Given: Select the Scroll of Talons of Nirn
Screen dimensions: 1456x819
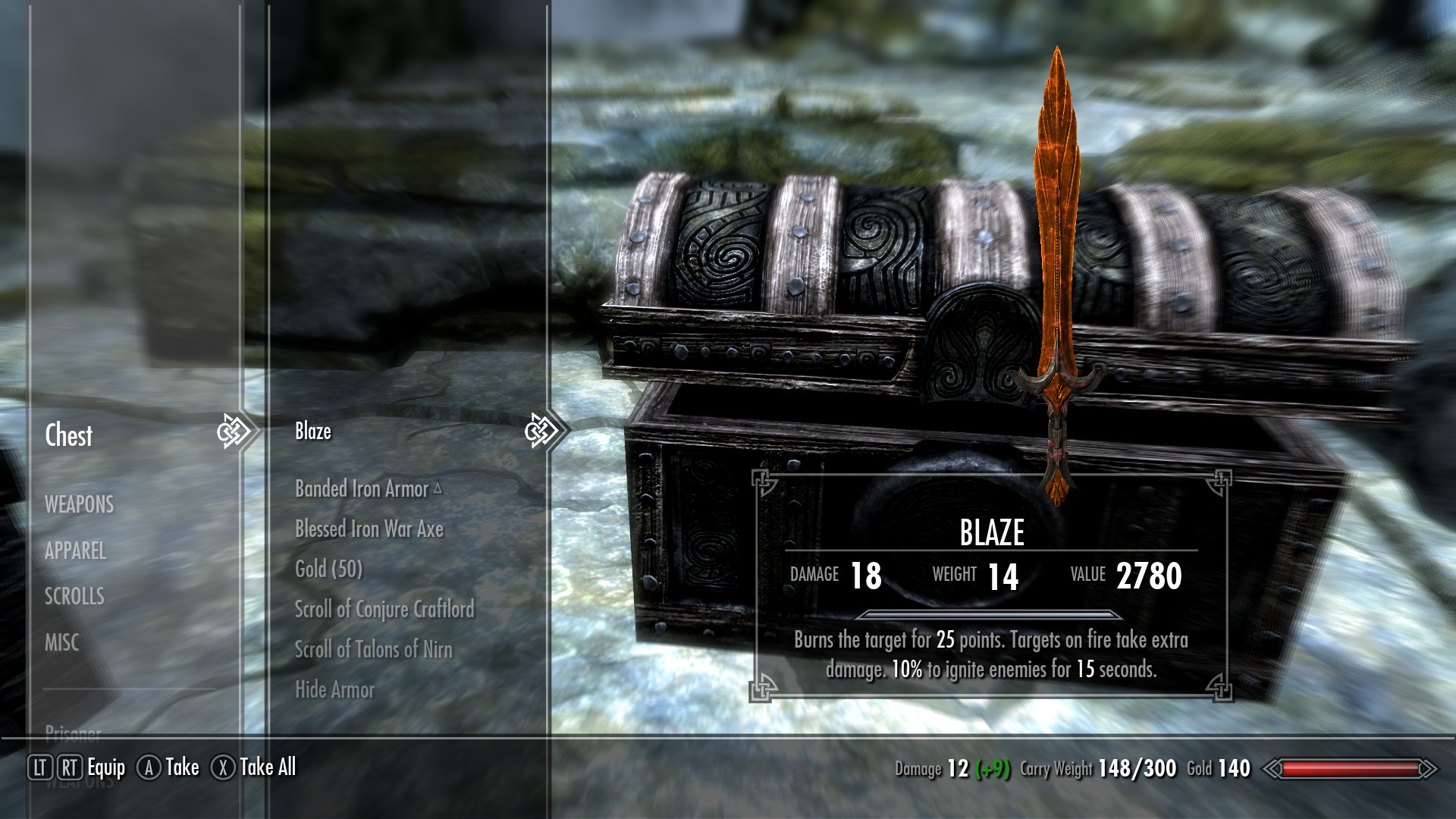Looking at the screenshot, I should pyautogui.click(x=373, y=649).
